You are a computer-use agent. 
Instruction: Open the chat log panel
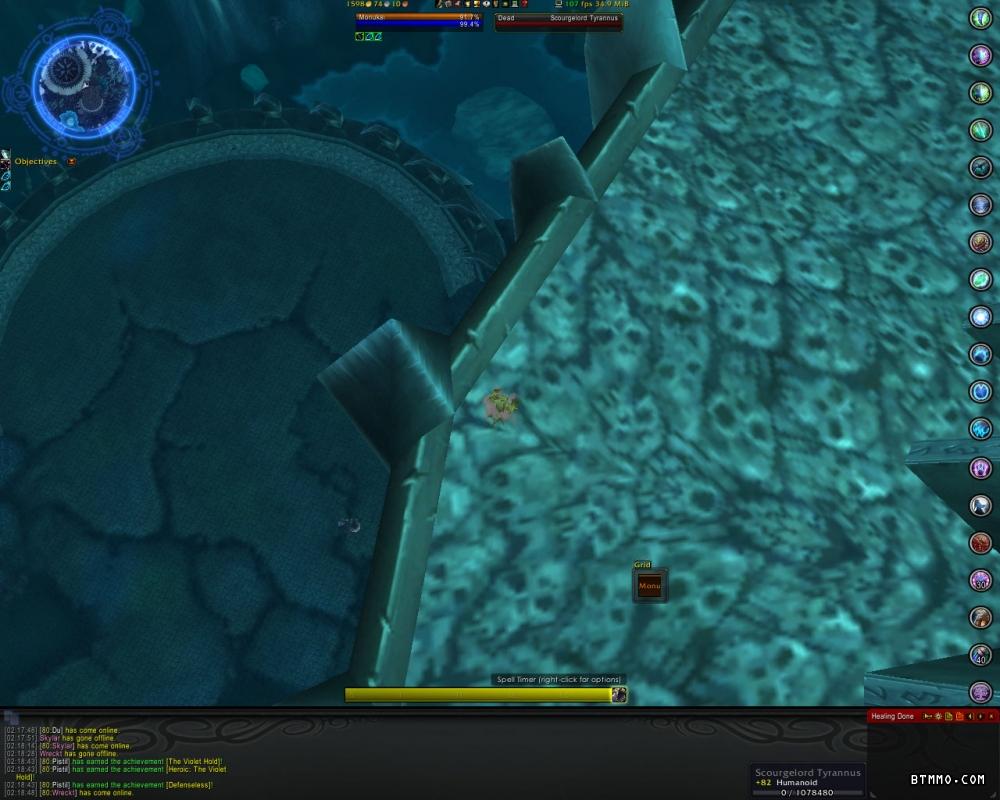coord(10,717)
